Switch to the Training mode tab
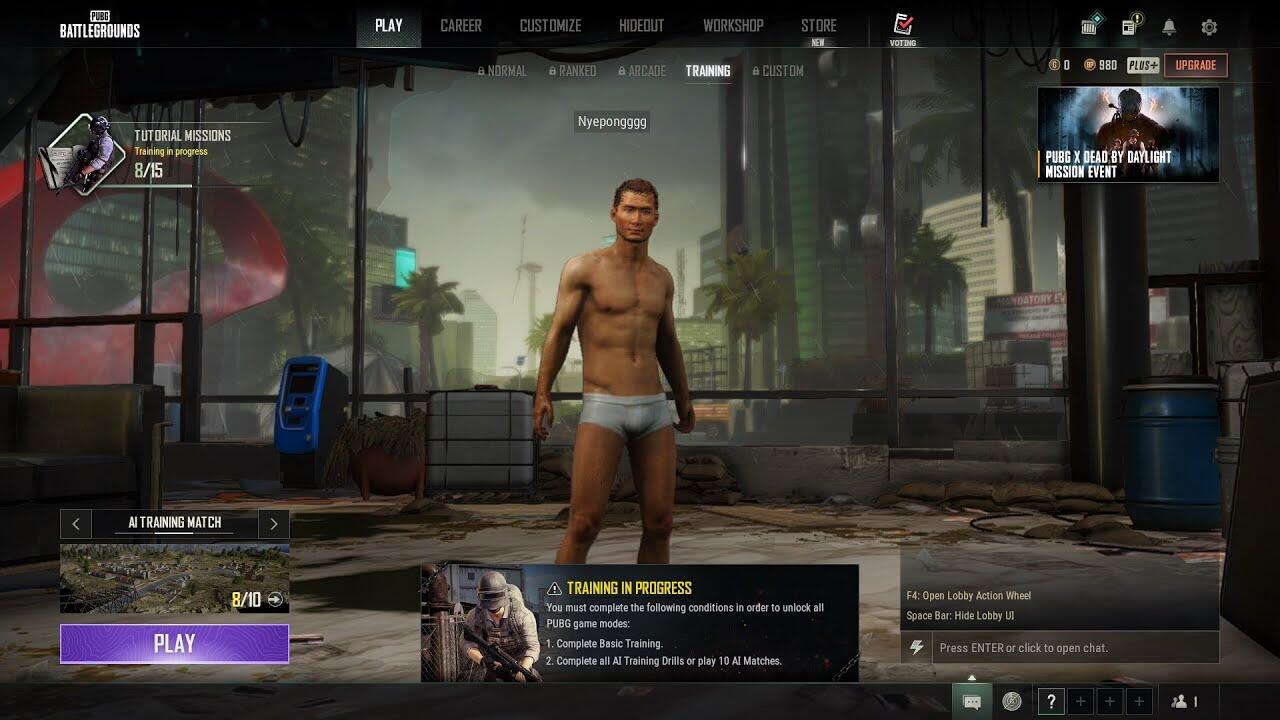The width and height of the screenshot is (1280, 720). 707,71
